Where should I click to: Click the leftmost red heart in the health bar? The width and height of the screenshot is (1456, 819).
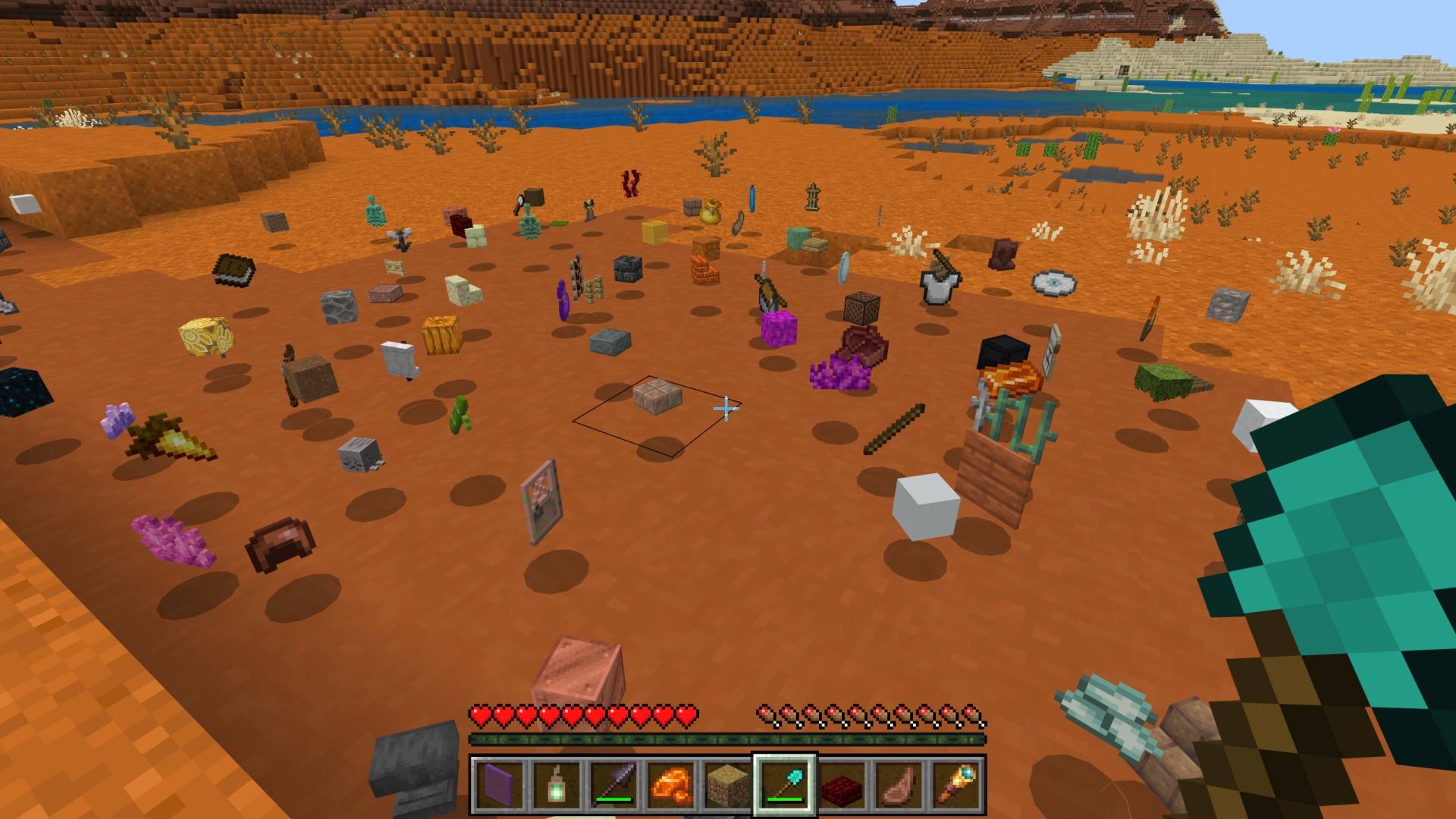click(480, 714)
